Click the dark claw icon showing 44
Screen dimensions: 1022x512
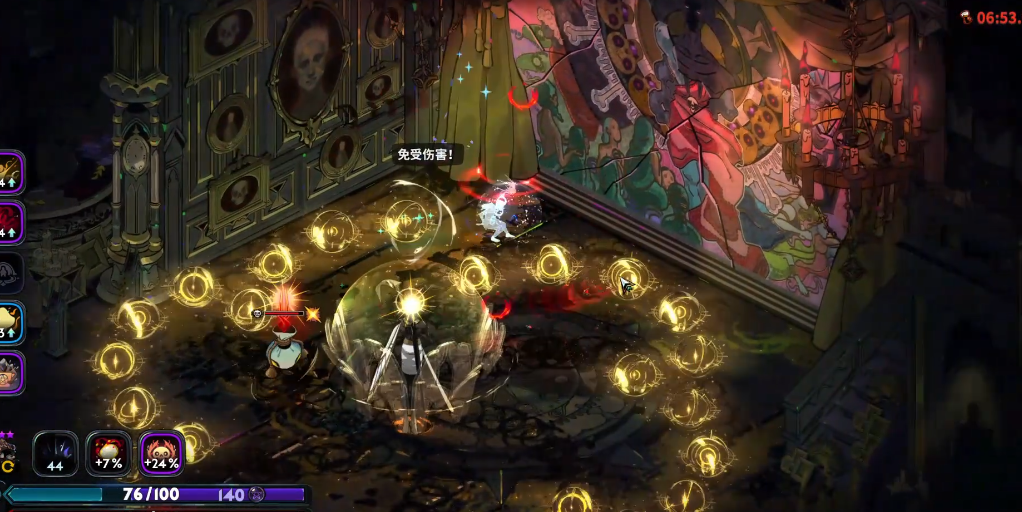tap(56, 453)
